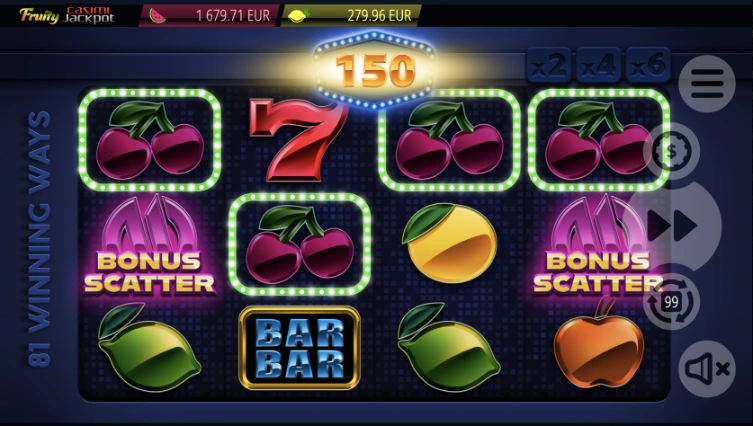
Task: Select the lemon jackpot display
Action: (350, 16)
